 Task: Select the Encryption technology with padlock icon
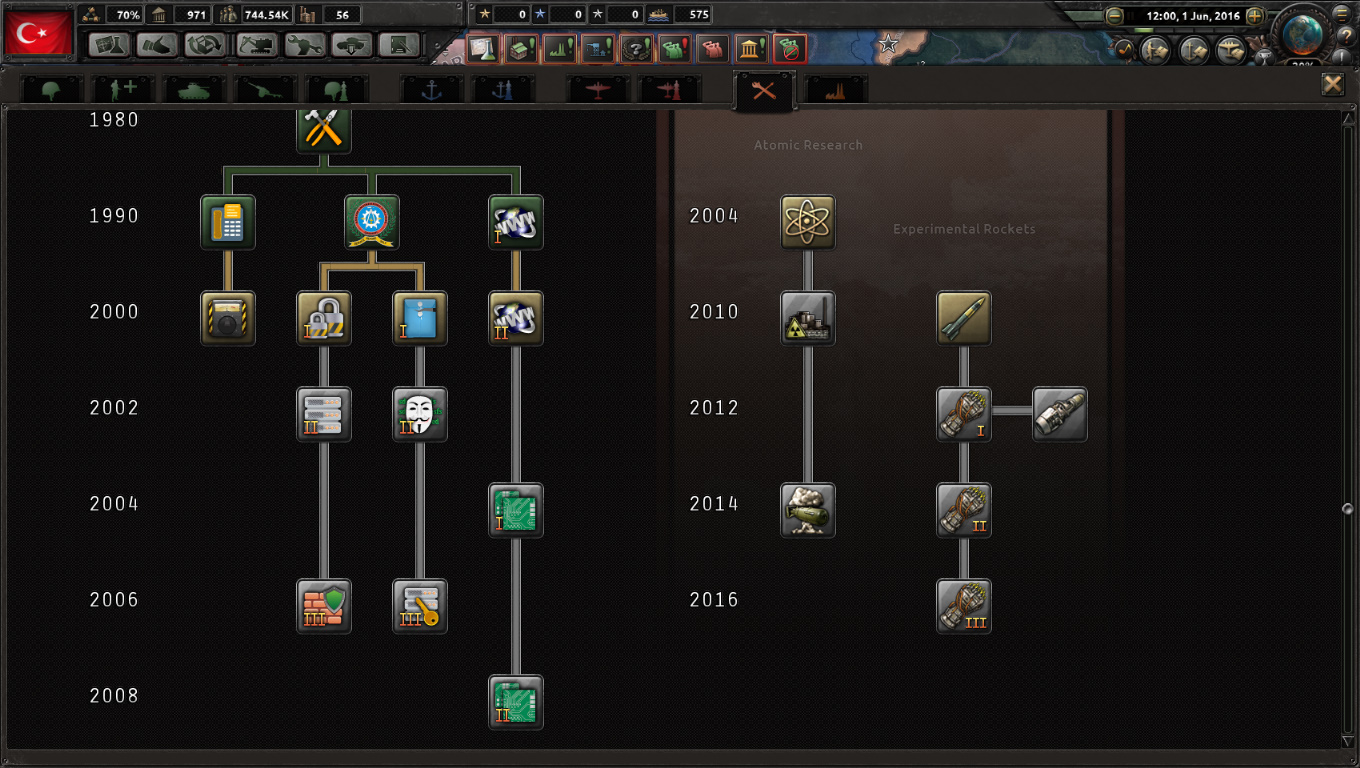[x=323, y=317]
